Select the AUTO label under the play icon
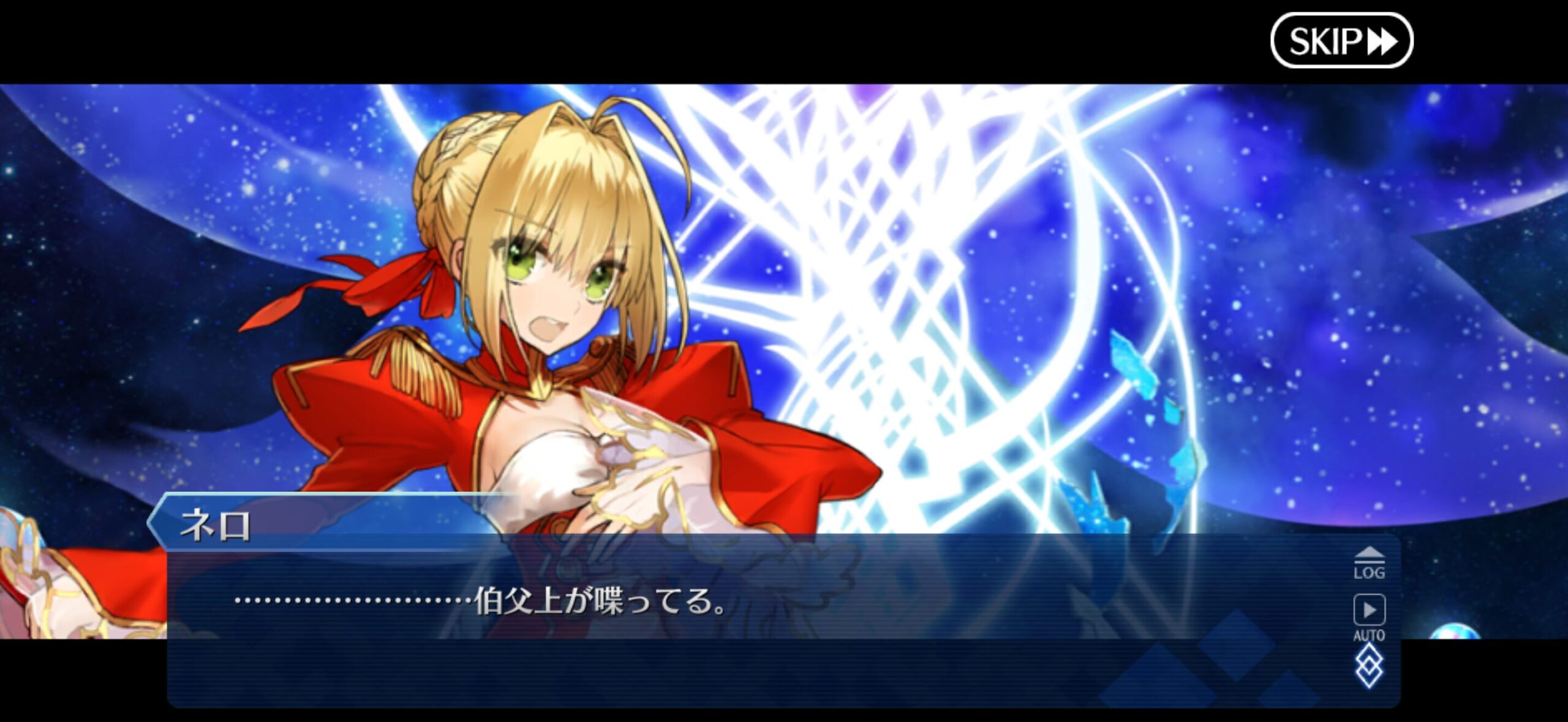This screenshot has width=1568, height=722. 1370,634
